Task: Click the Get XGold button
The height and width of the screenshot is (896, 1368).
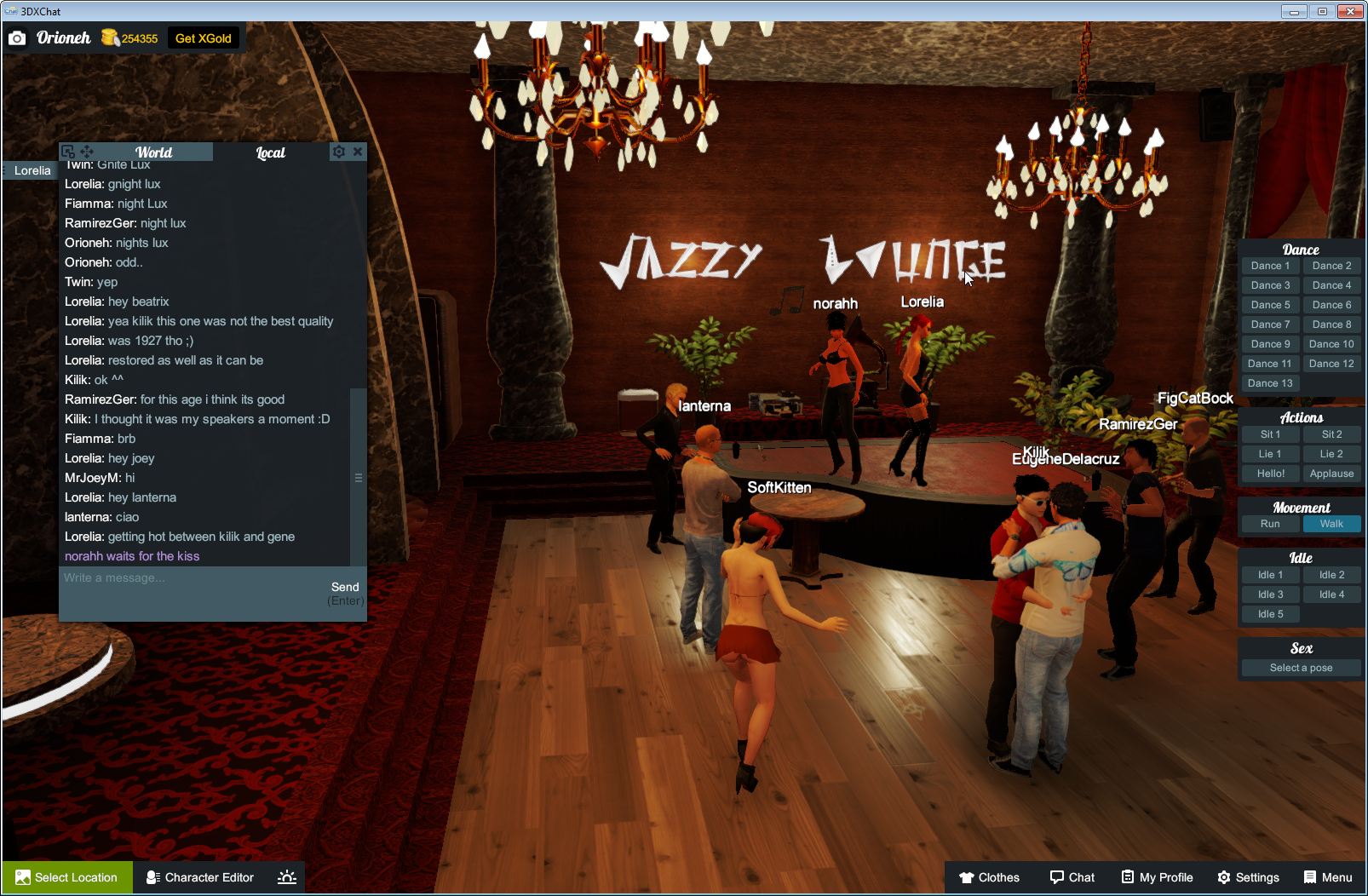Action: tap(204, 37)
